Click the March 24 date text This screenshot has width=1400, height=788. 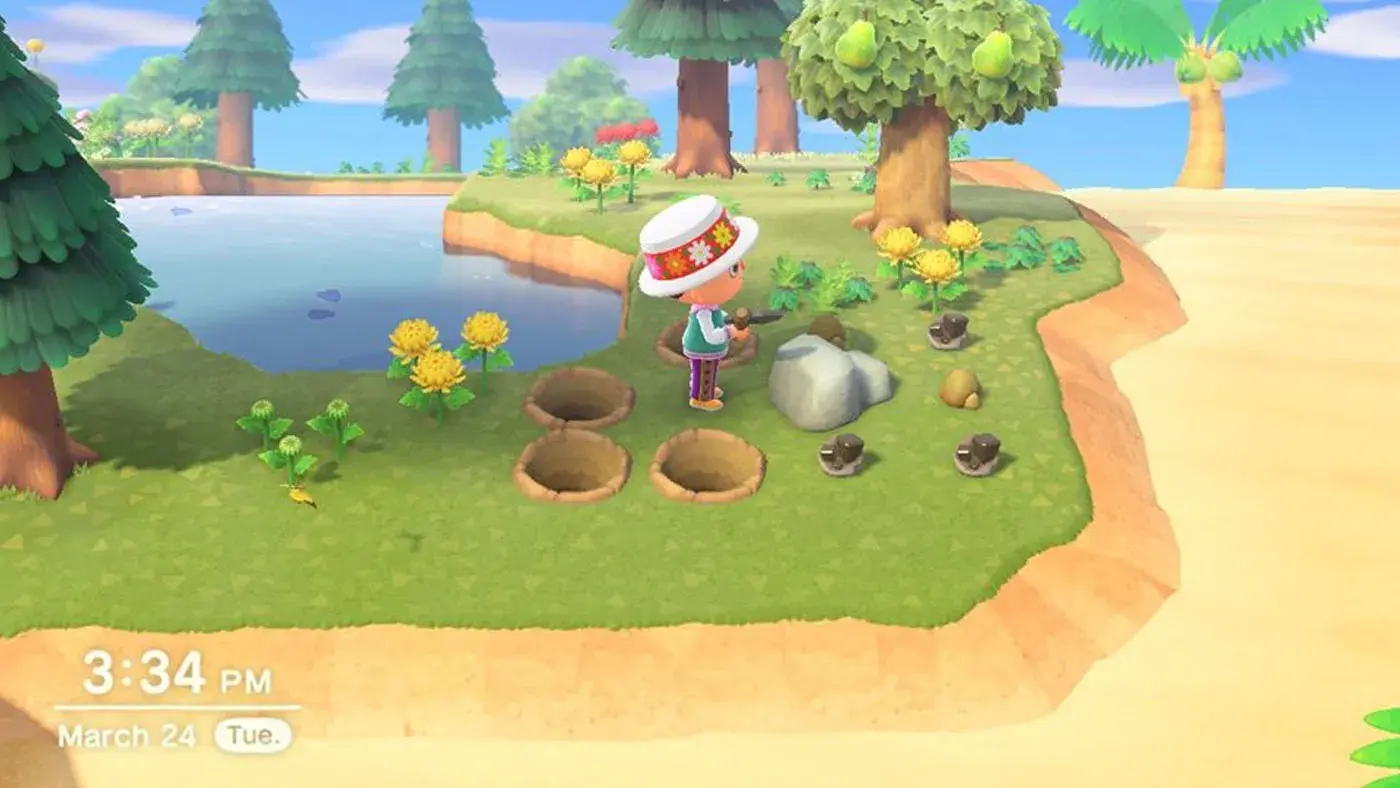click(x=125, y=731)
